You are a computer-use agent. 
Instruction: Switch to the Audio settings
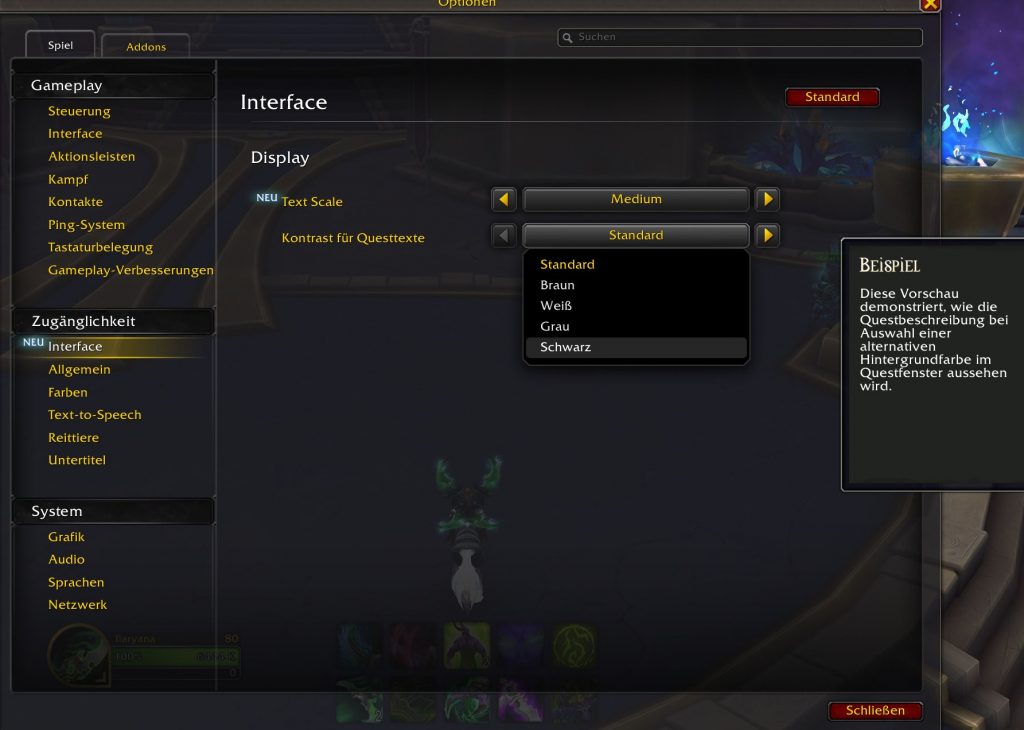tap(66, 559)
